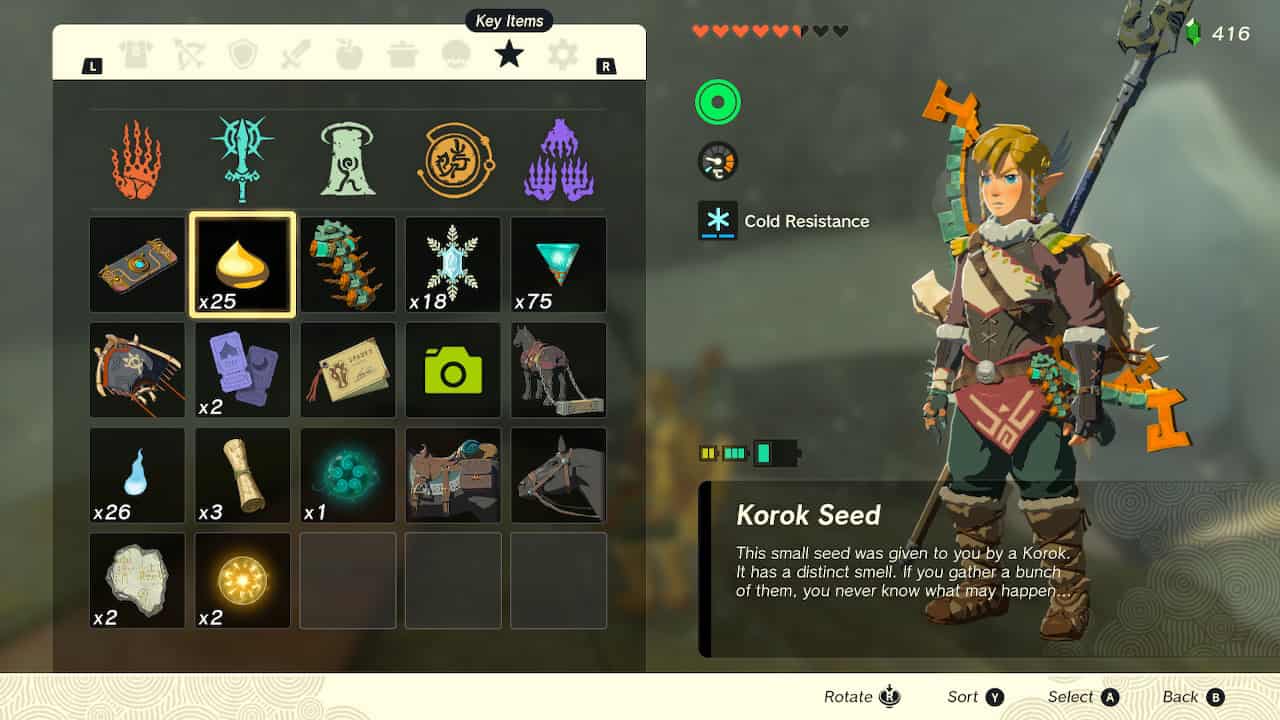The image size is (1280, 720).
Task: Choose the rolled scroll item x3
Action: click(243, 475)
